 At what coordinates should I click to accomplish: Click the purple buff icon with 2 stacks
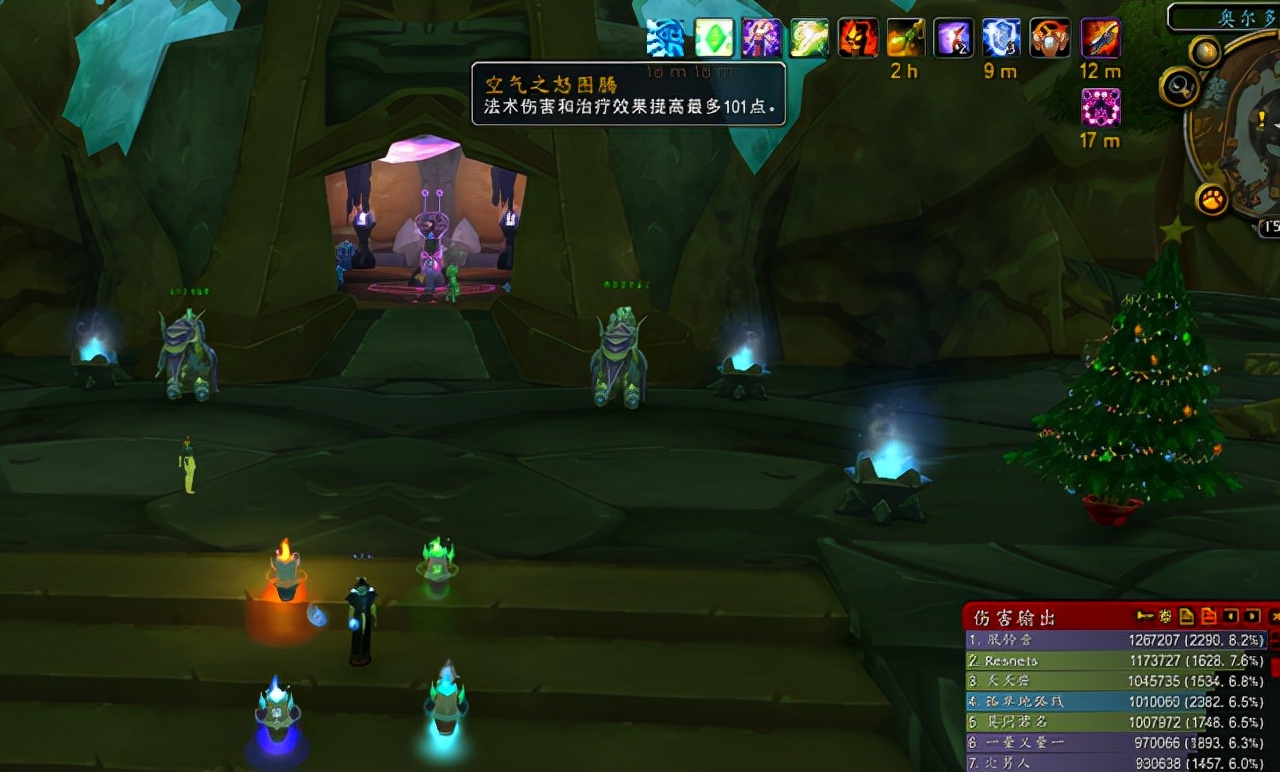[x=954, y=38]
